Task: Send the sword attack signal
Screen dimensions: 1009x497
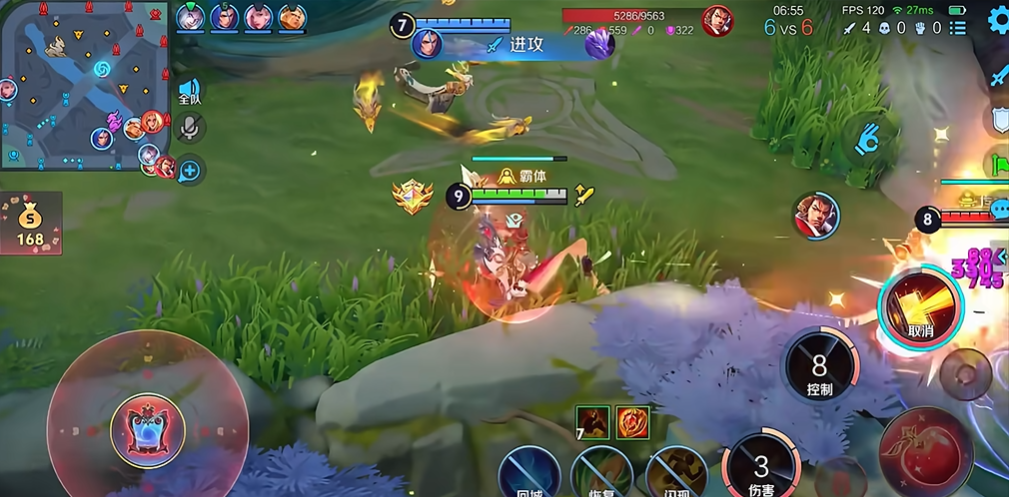Action: (x=999, y=76)
